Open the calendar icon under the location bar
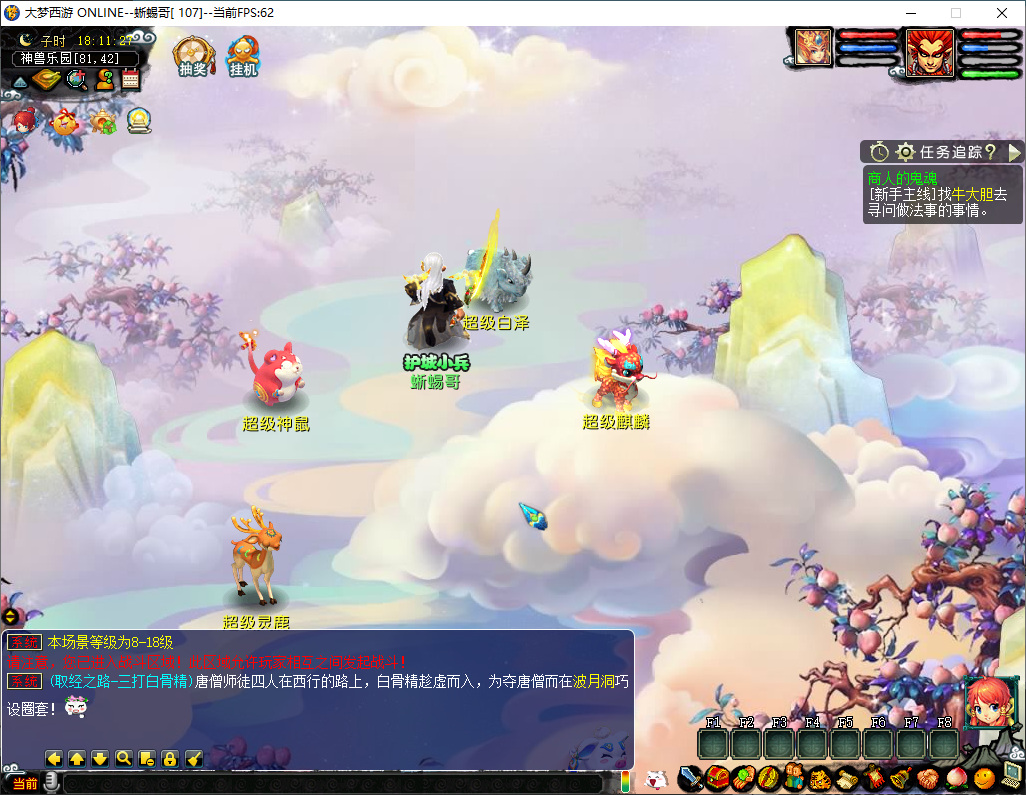 click(x=130, y=80)
